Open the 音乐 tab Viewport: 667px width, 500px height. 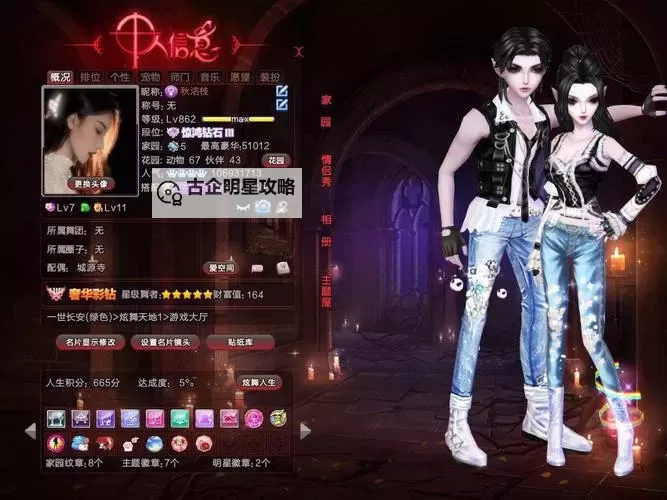209,76
